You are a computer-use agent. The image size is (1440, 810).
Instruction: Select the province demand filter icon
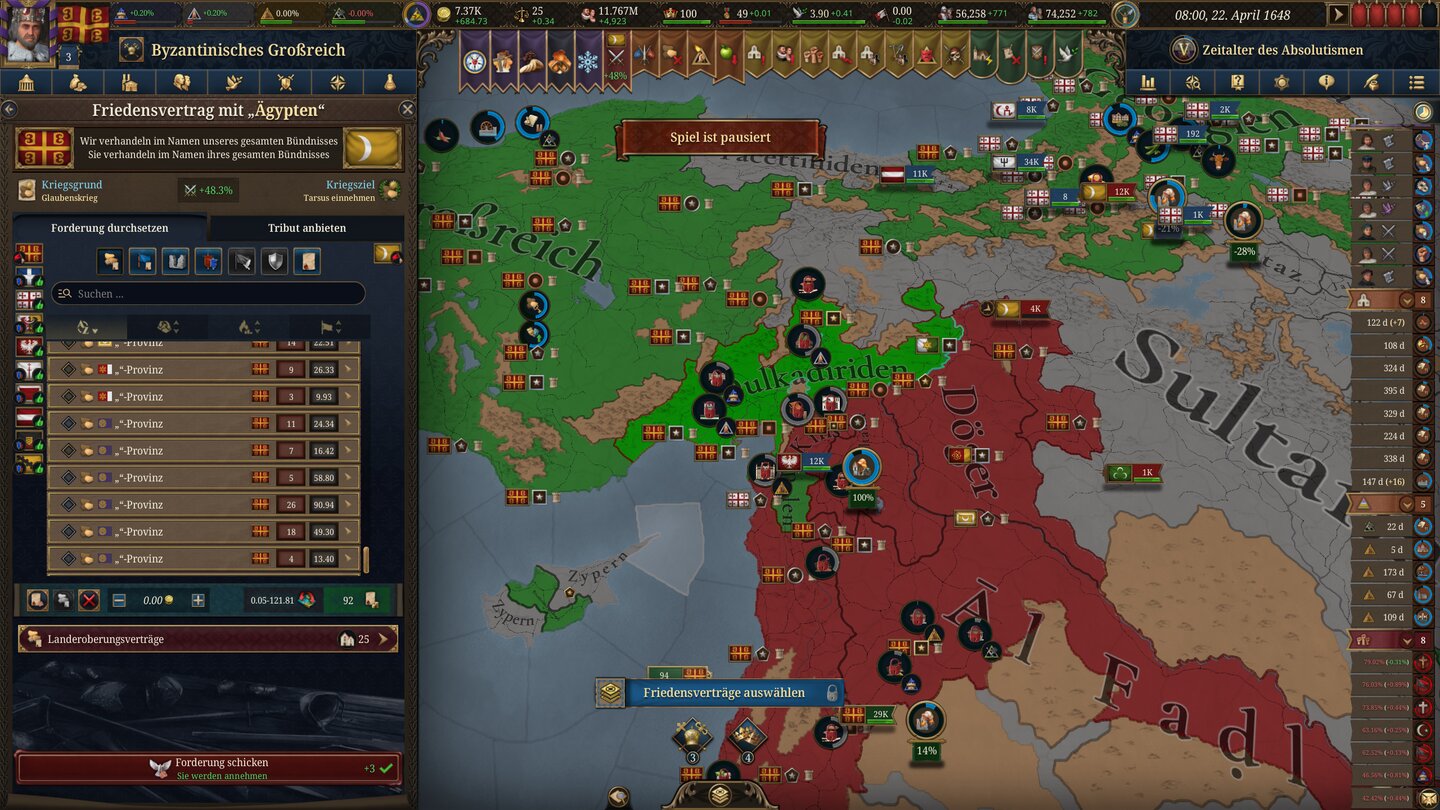pyautogui.click(x=112, y=262)
